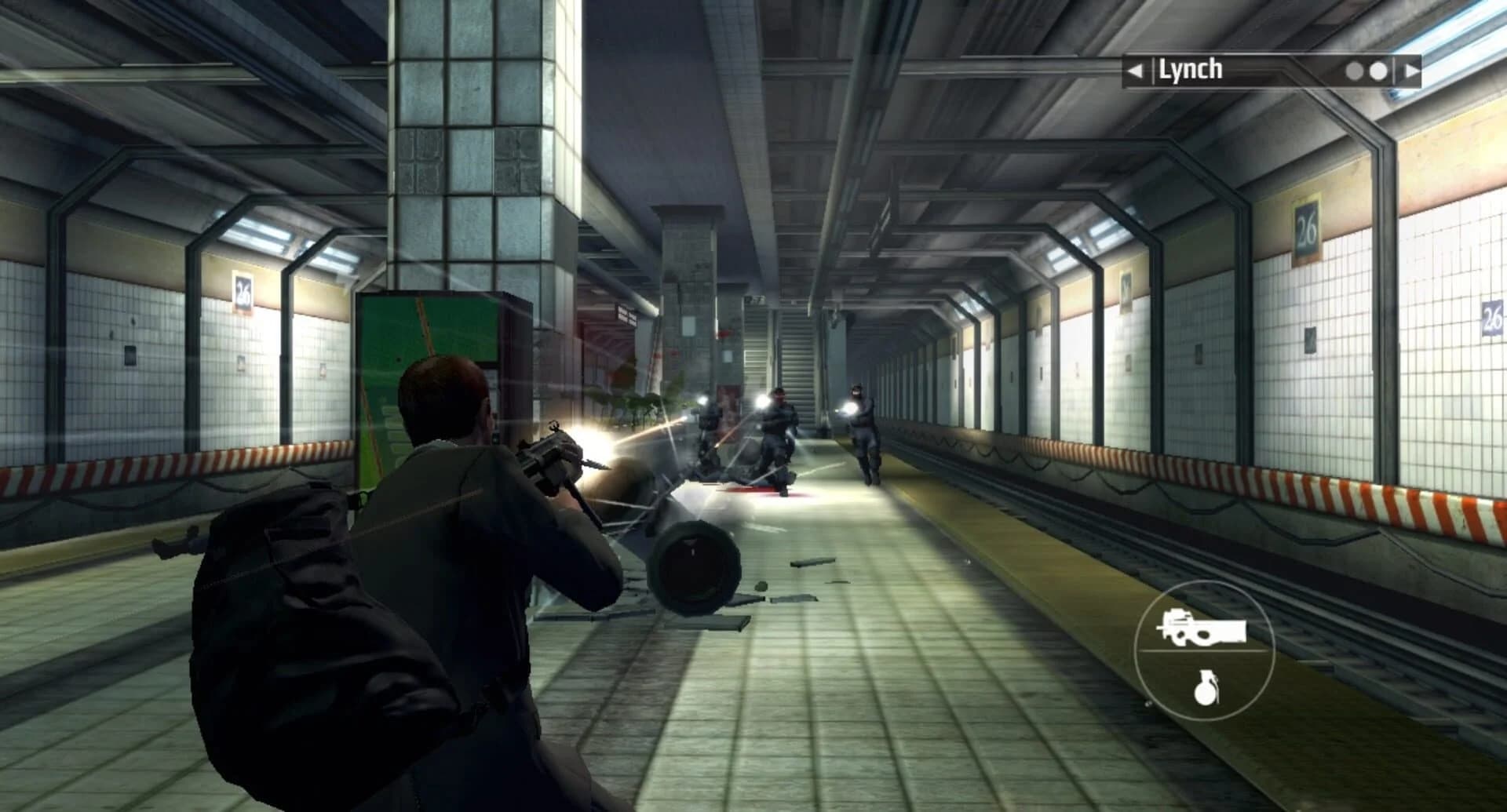Expand the Lynch character selector bar
This screenshot has height=812, width=1507.
(1272, 70)
